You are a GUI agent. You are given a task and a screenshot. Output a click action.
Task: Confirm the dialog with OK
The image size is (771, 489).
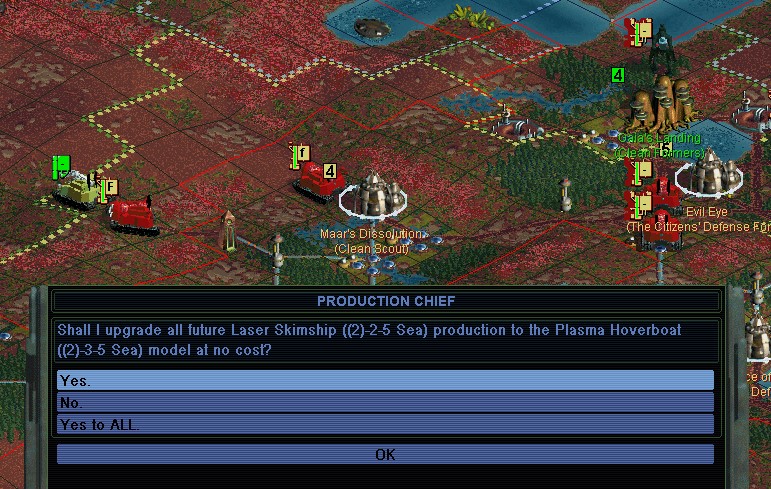click(x=385, y=454)
